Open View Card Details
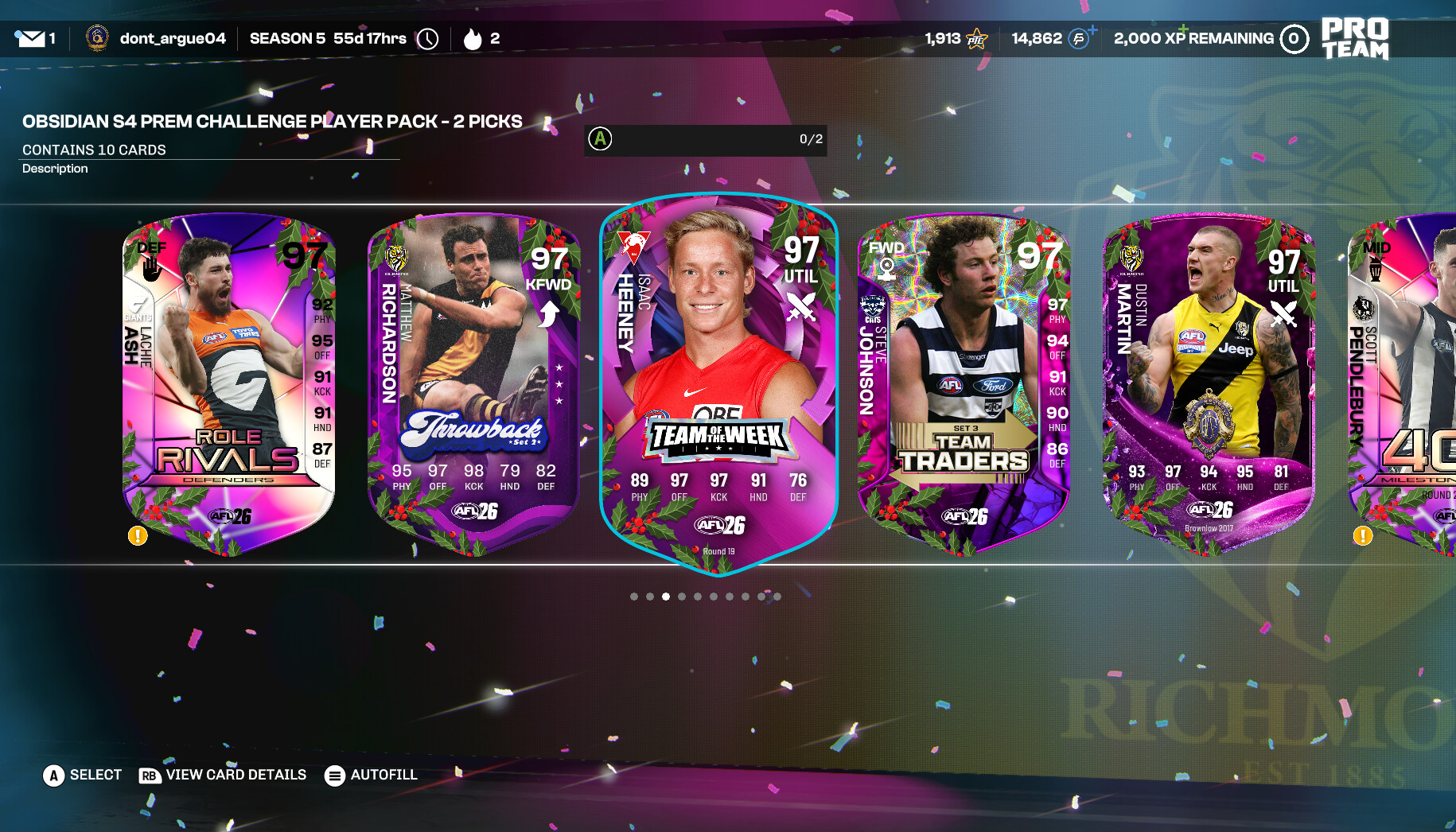Screen dimensions: 1456x832 pyautogui.click(x=223, y=775)
